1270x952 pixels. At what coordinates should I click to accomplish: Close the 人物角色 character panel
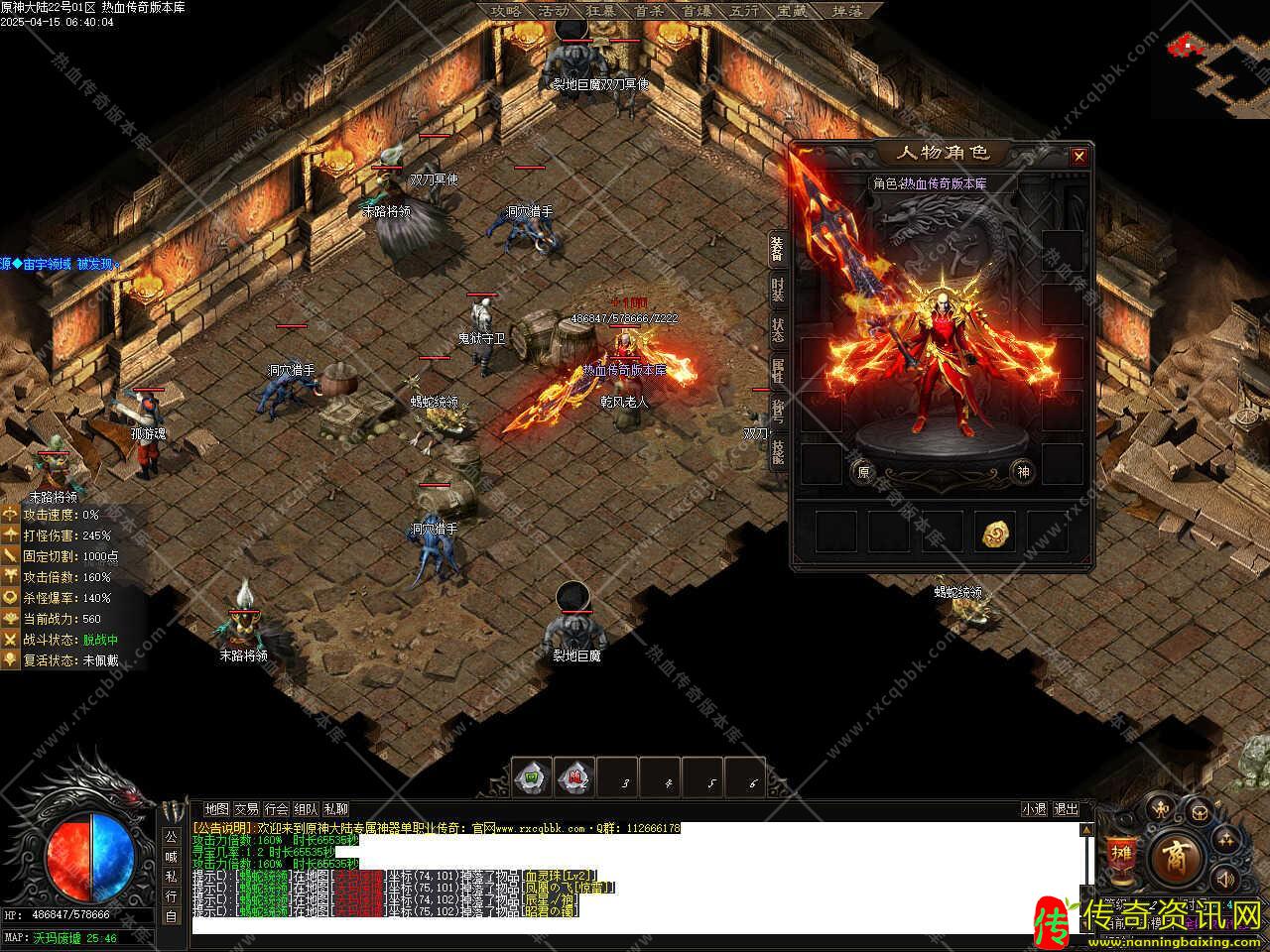(1079, 156)
